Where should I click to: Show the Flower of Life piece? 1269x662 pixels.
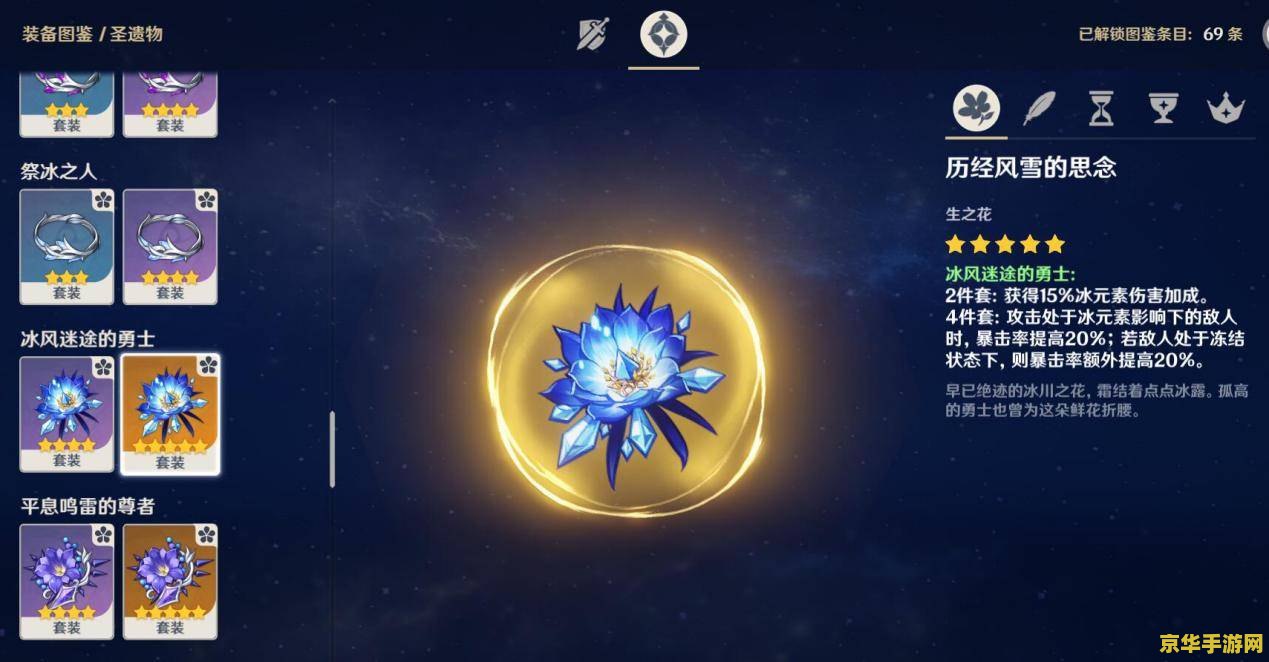[x=977, y=107]
